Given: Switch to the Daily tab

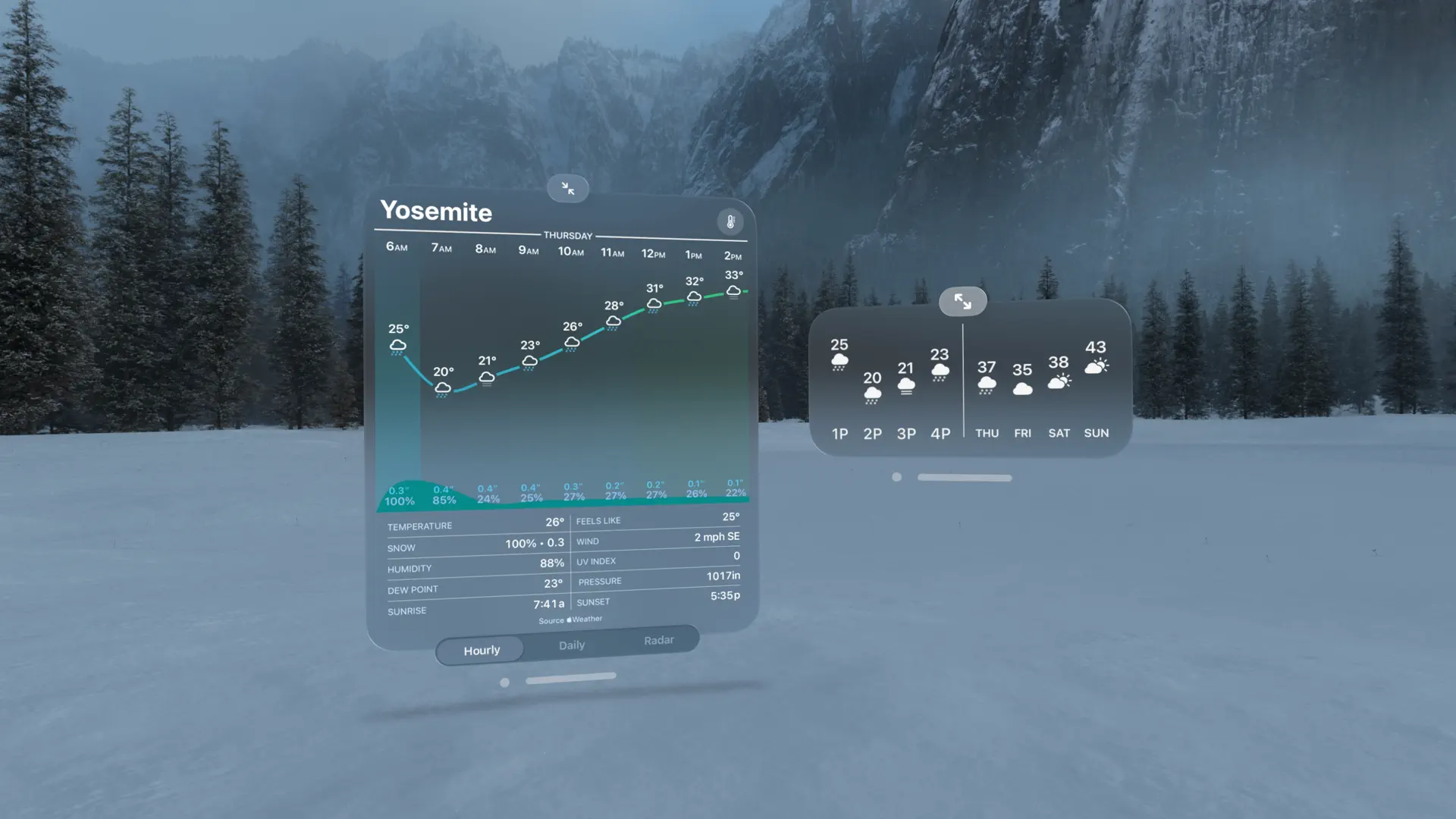Looking at the screenshot, I should [x=571, y=645].
